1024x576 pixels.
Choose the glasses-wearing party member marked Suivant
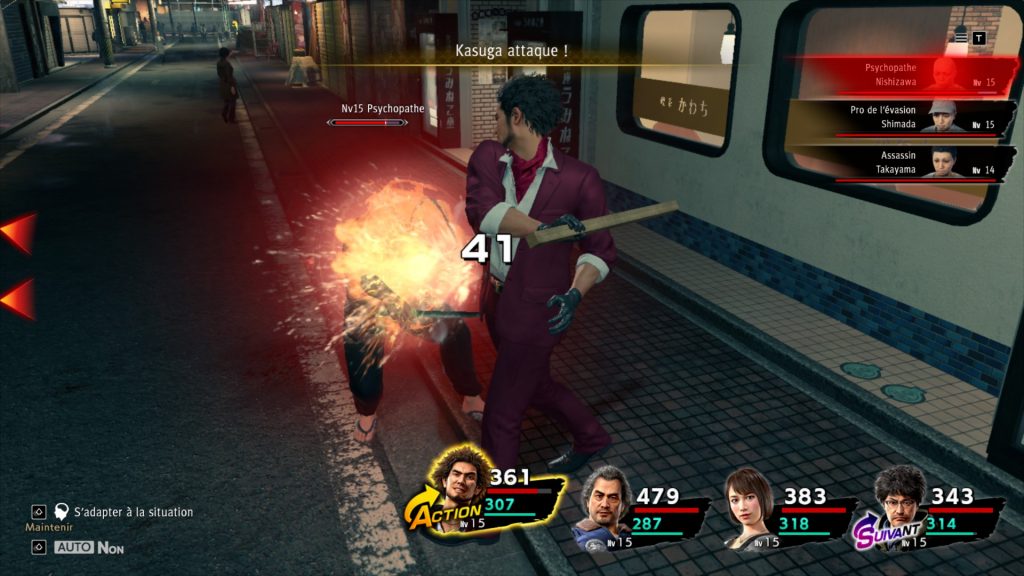pyautogui.click(x=897, y=503)
